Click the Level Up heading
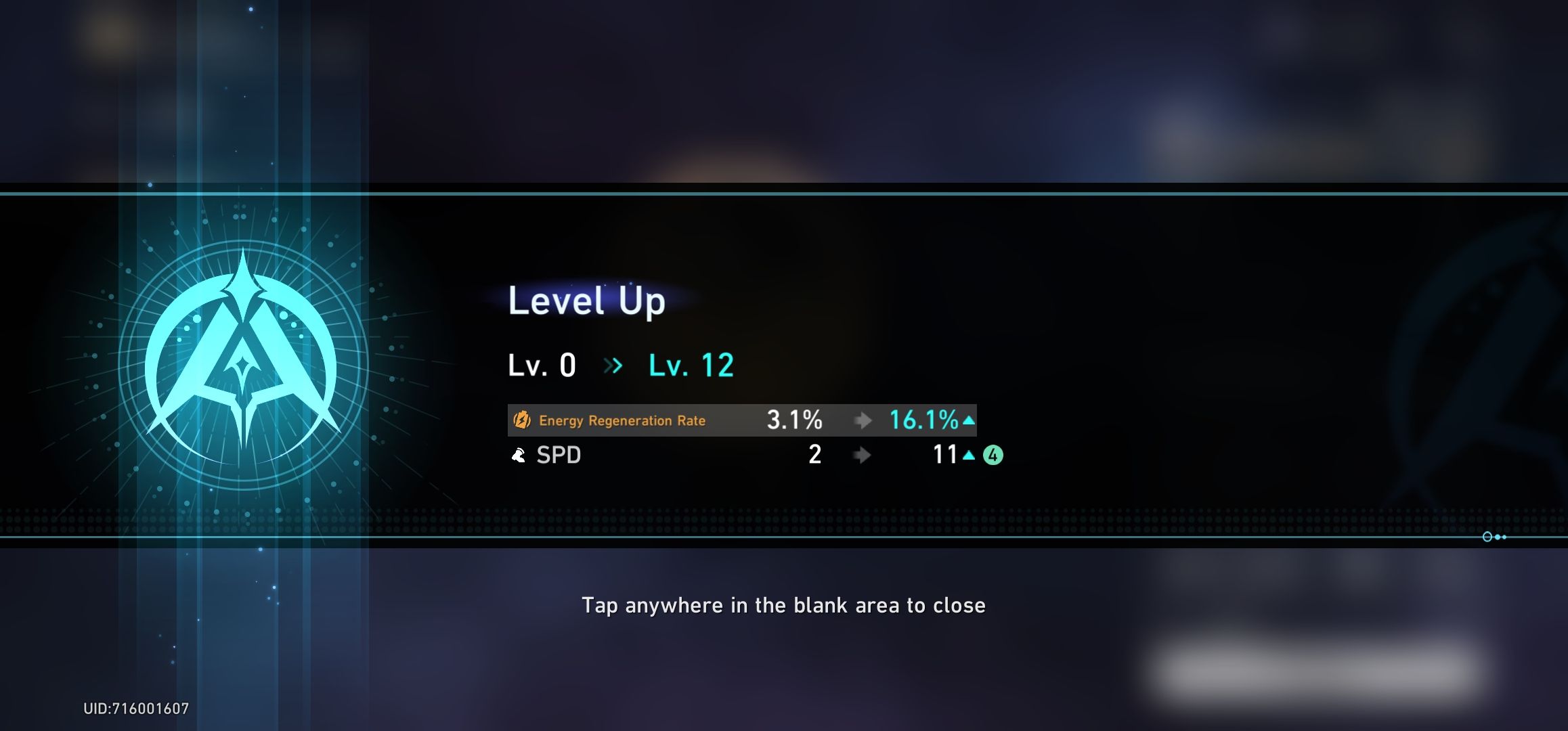The width and height of the screenshot is (1568, 731). (x=586, y=301)
